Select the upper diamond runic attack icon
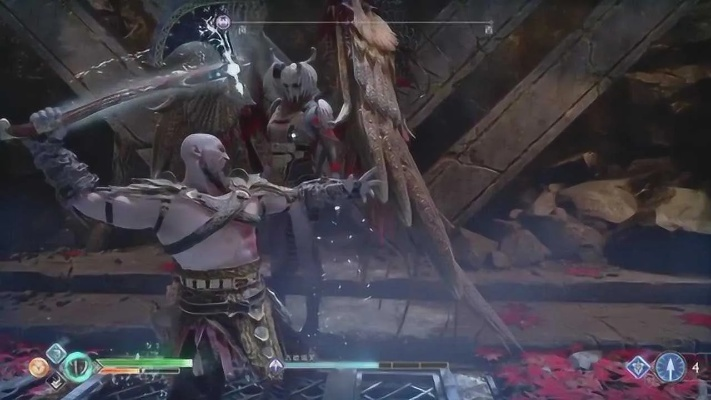The image size is (711, 400). tap(56, 352)
